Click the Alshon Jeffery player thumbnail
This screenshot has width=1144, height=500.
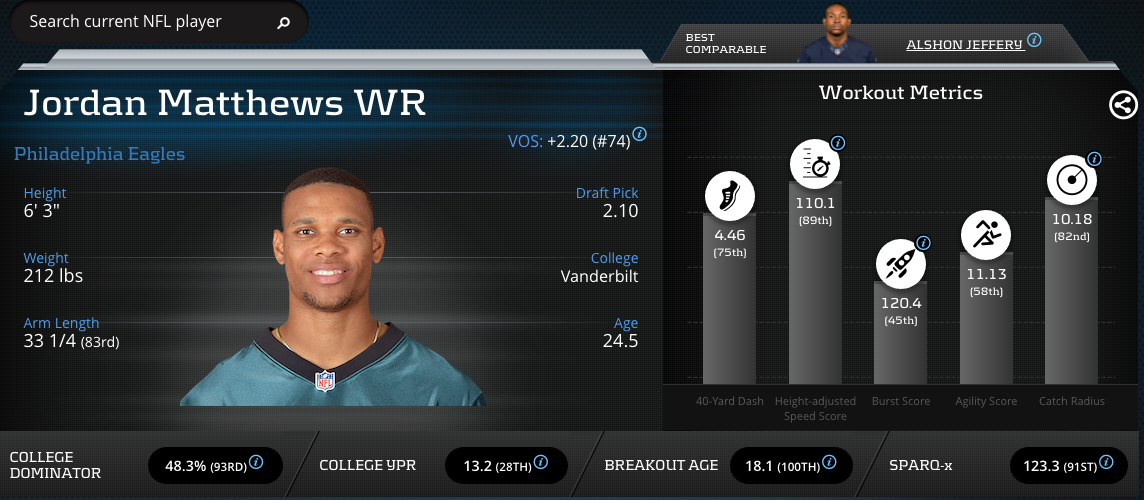[x=834, y=35]
